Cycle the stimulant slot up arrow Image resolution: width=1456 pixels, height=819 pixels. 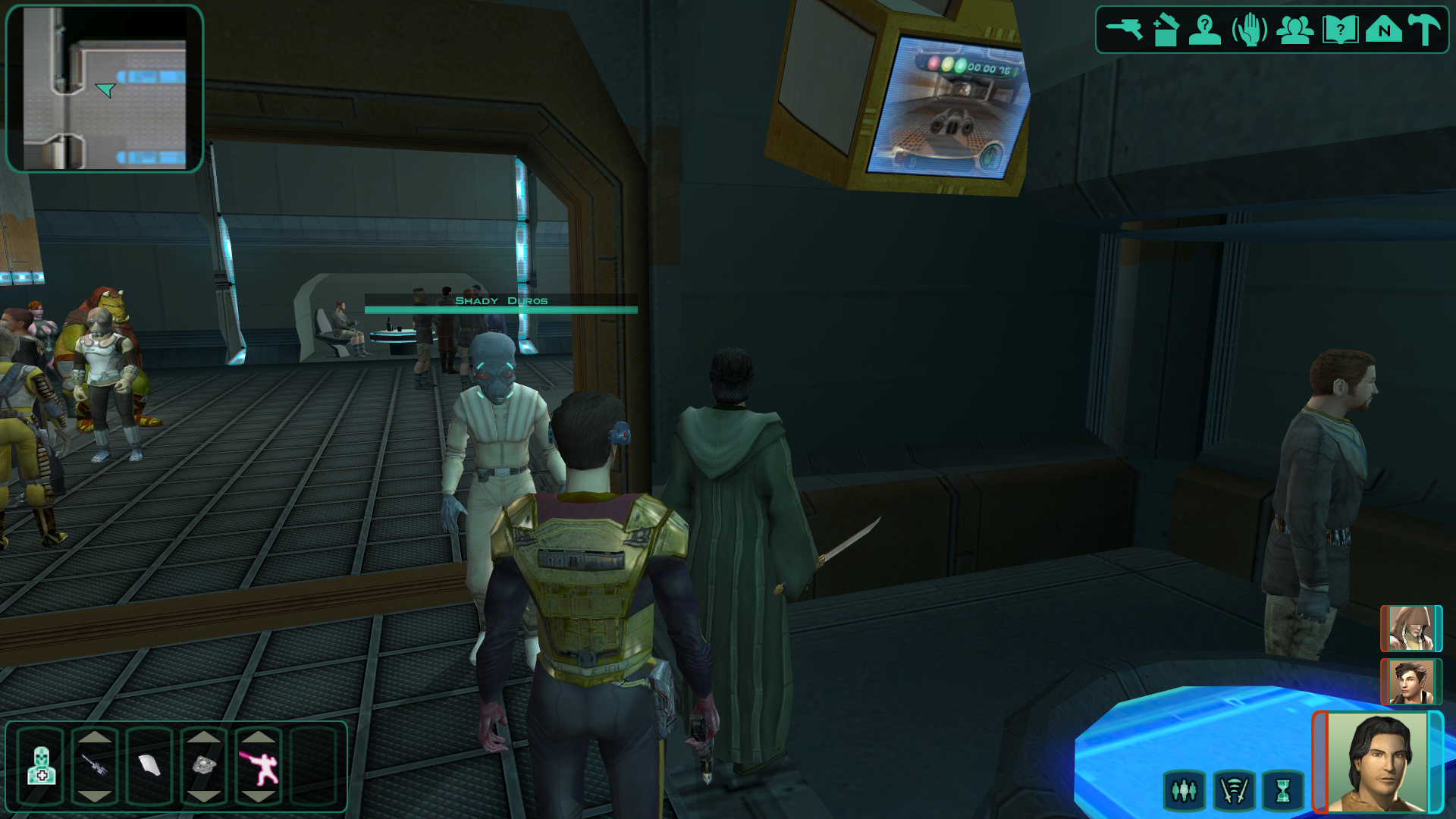[x=95, y=736]
